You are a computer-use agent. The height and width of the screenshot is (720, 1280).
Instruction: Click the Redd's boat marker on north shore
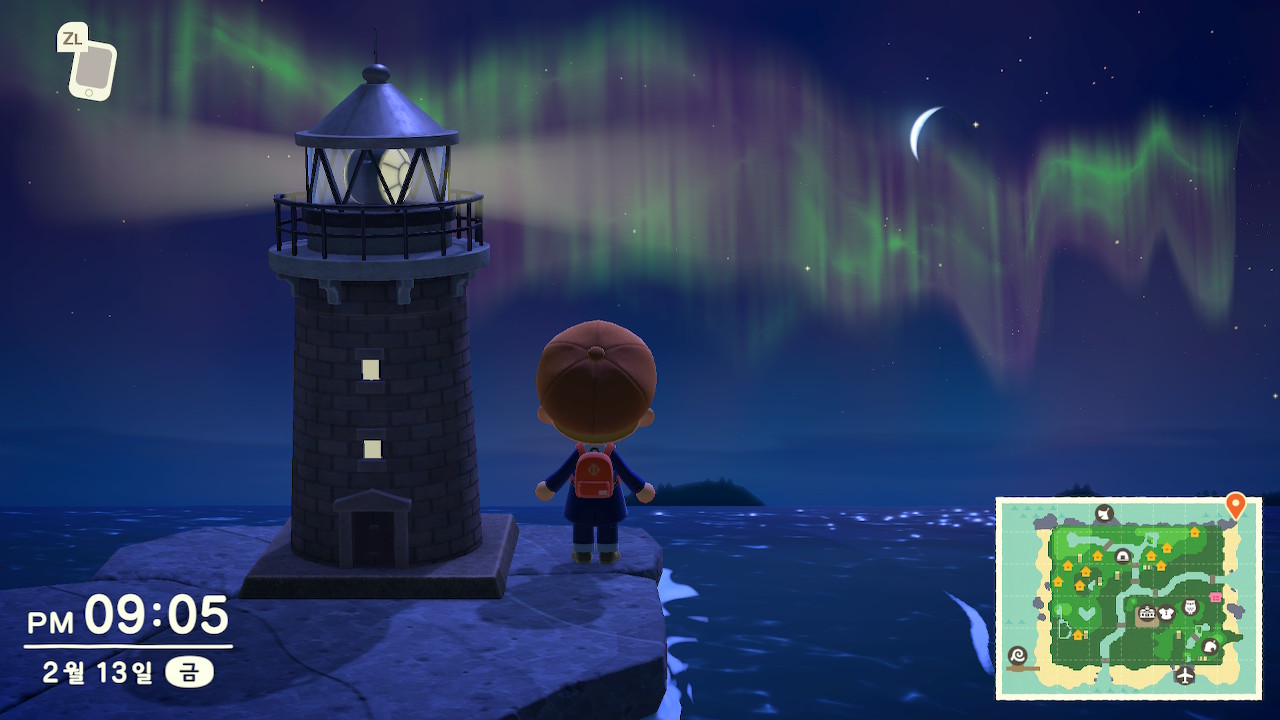pyautogui.click(x=1104, y=514)
